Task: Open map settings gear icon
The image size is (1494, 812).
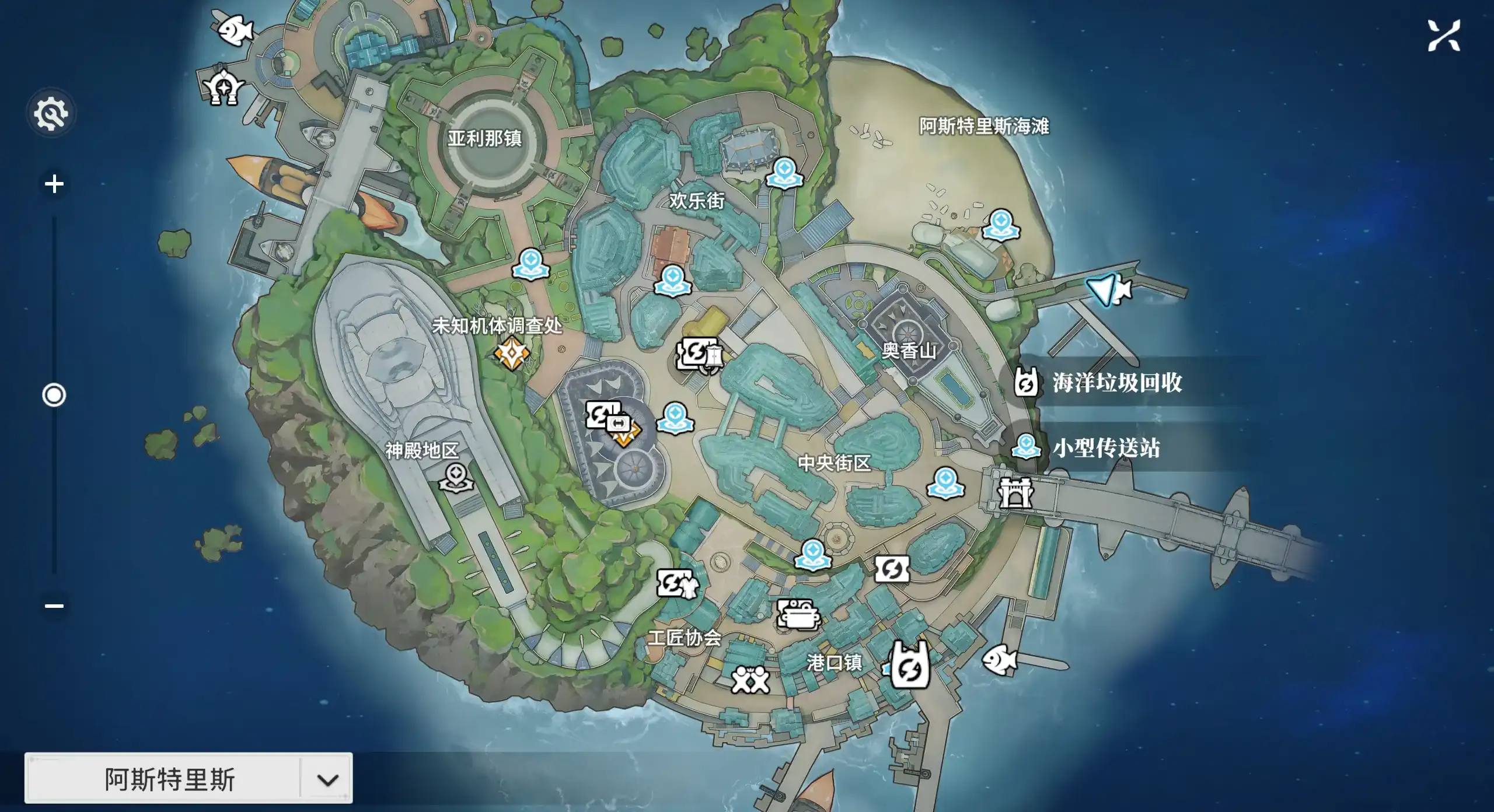Action: 51,113
